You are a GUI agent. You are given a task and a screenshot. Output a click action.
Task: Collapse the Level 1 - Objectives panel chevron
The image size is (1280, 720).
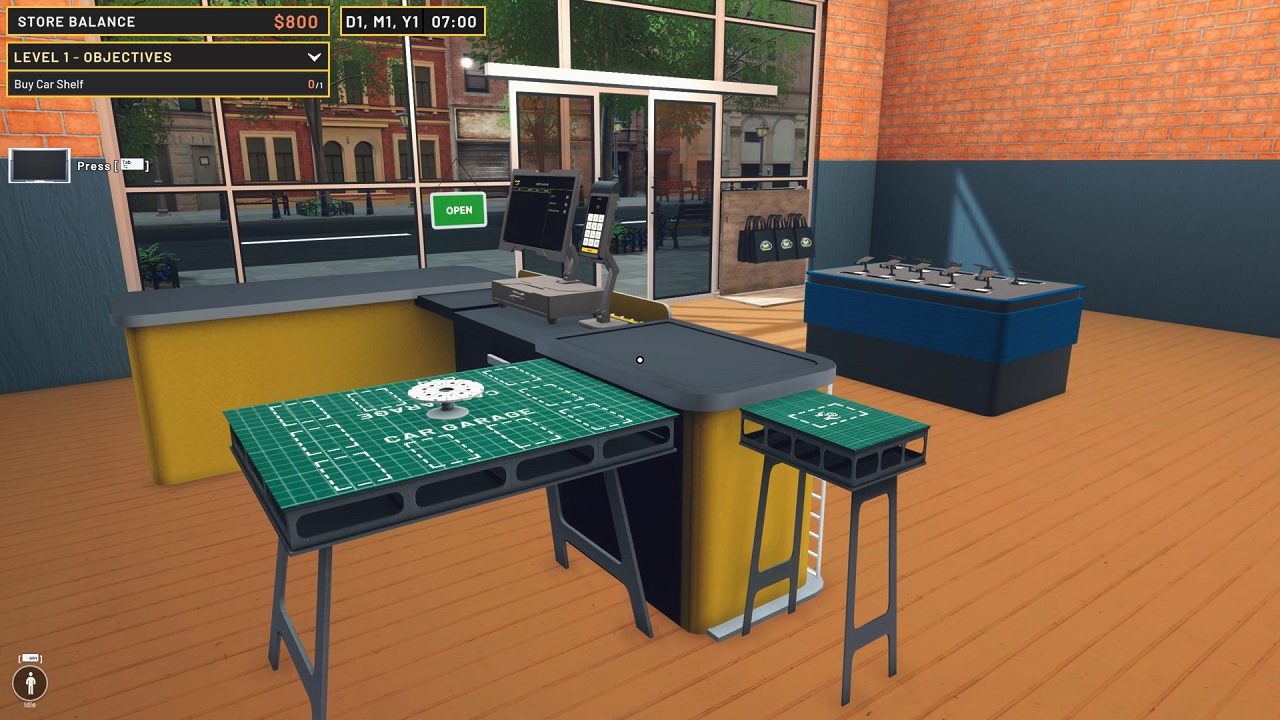(x=313, y=57)
